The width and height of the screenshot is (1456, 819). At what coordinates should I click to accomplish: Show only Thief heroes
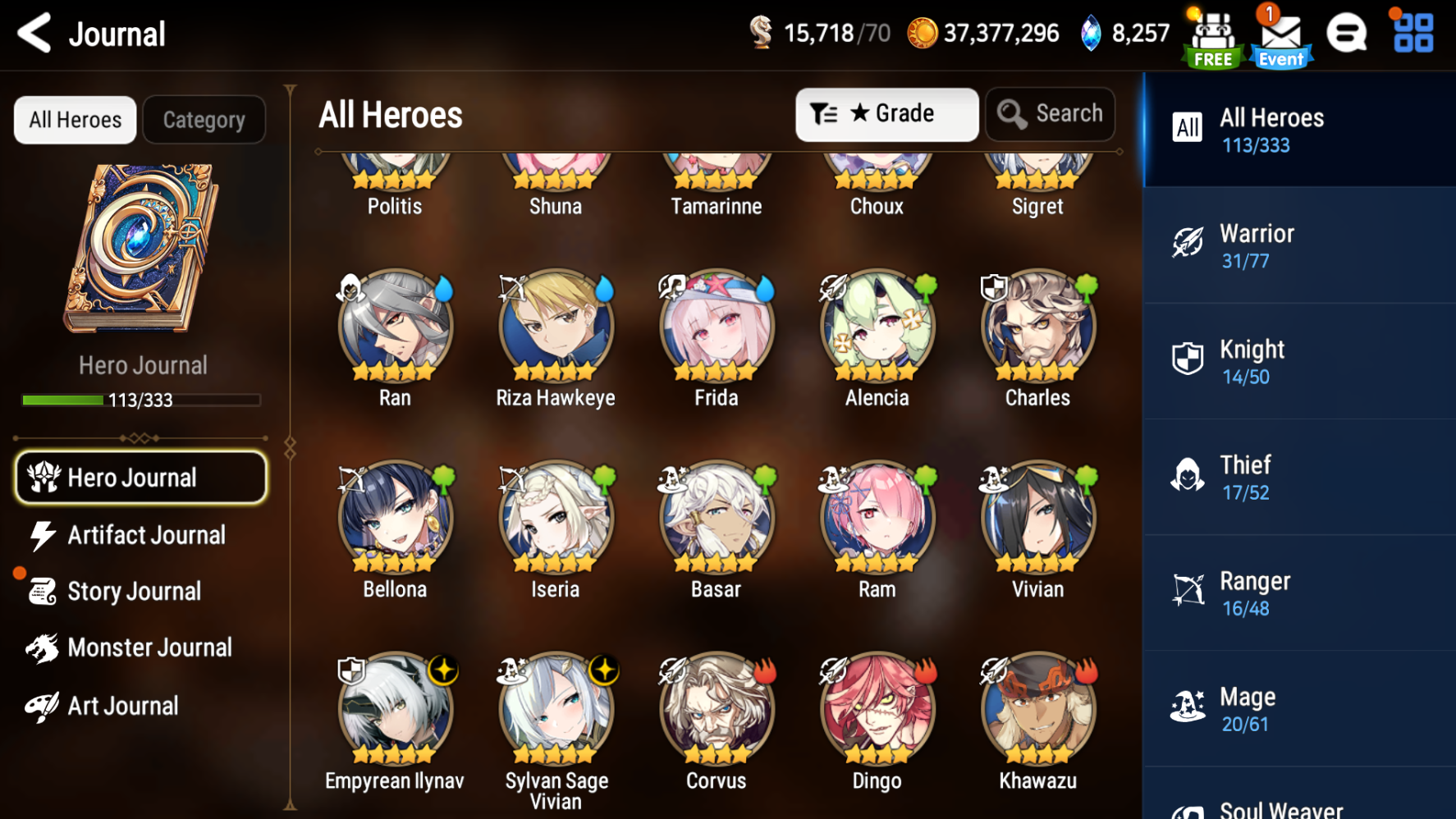click(1299, 478)
